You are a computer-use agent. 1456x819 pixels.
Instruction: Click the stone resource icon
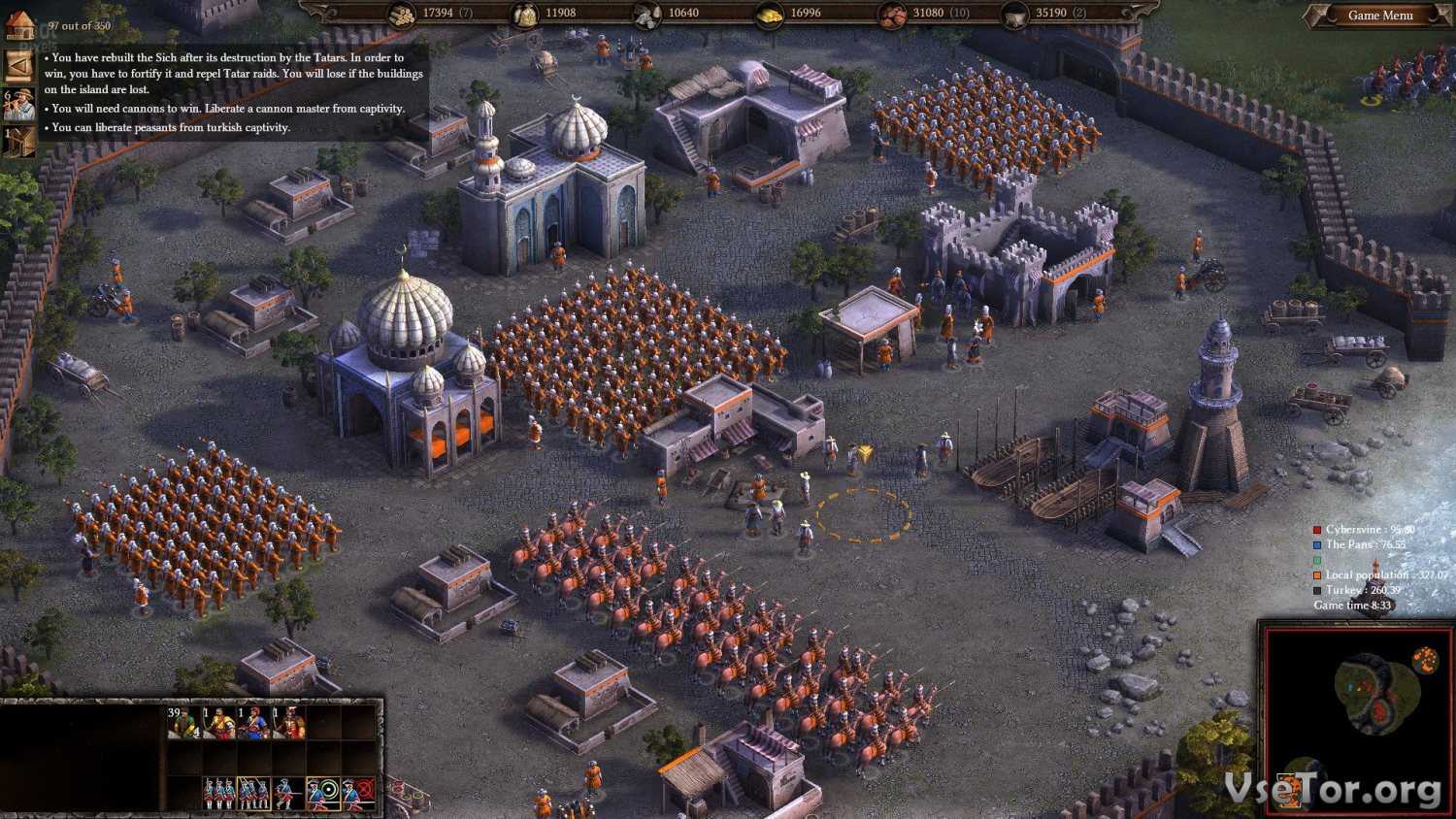pyautogui.click(x=647, y=15)
